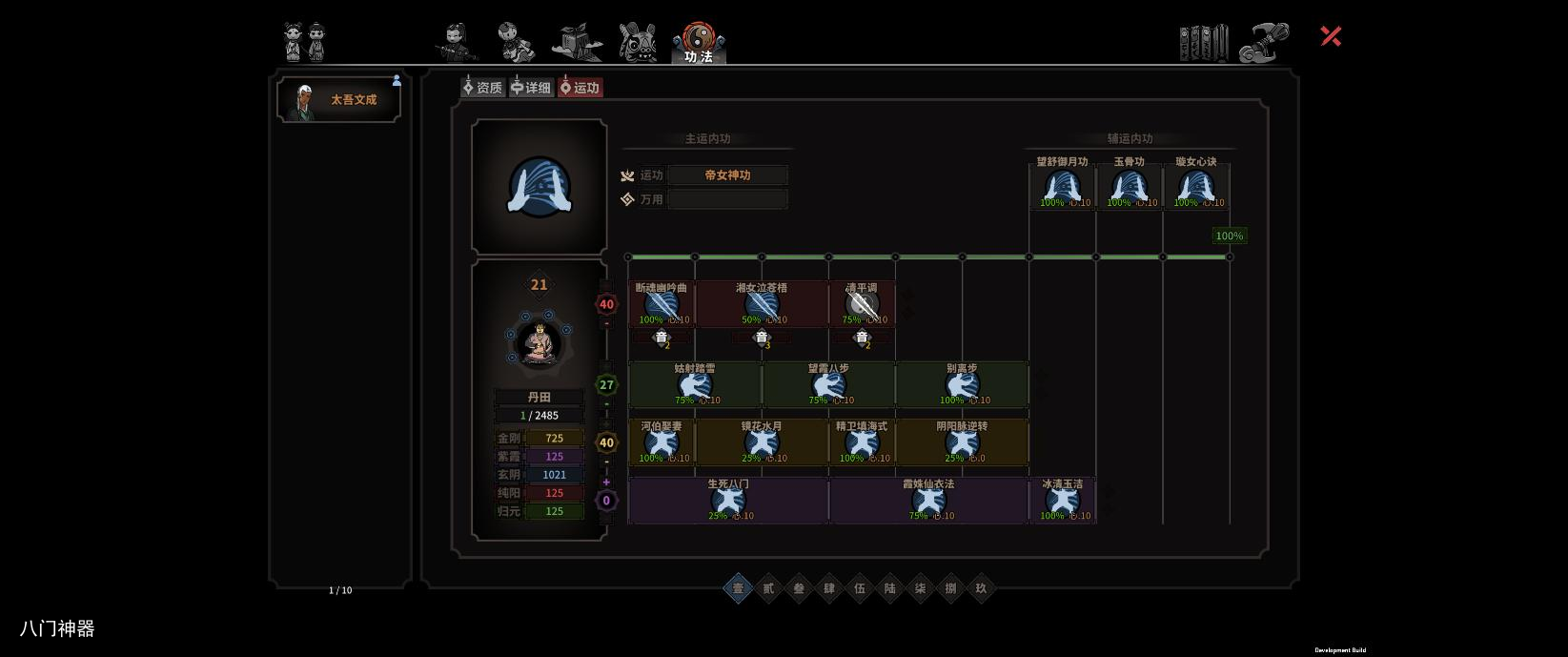Close the character panel with the red X
The width and height of the screenshot is (1568, 657).
tap(1331, 36)
